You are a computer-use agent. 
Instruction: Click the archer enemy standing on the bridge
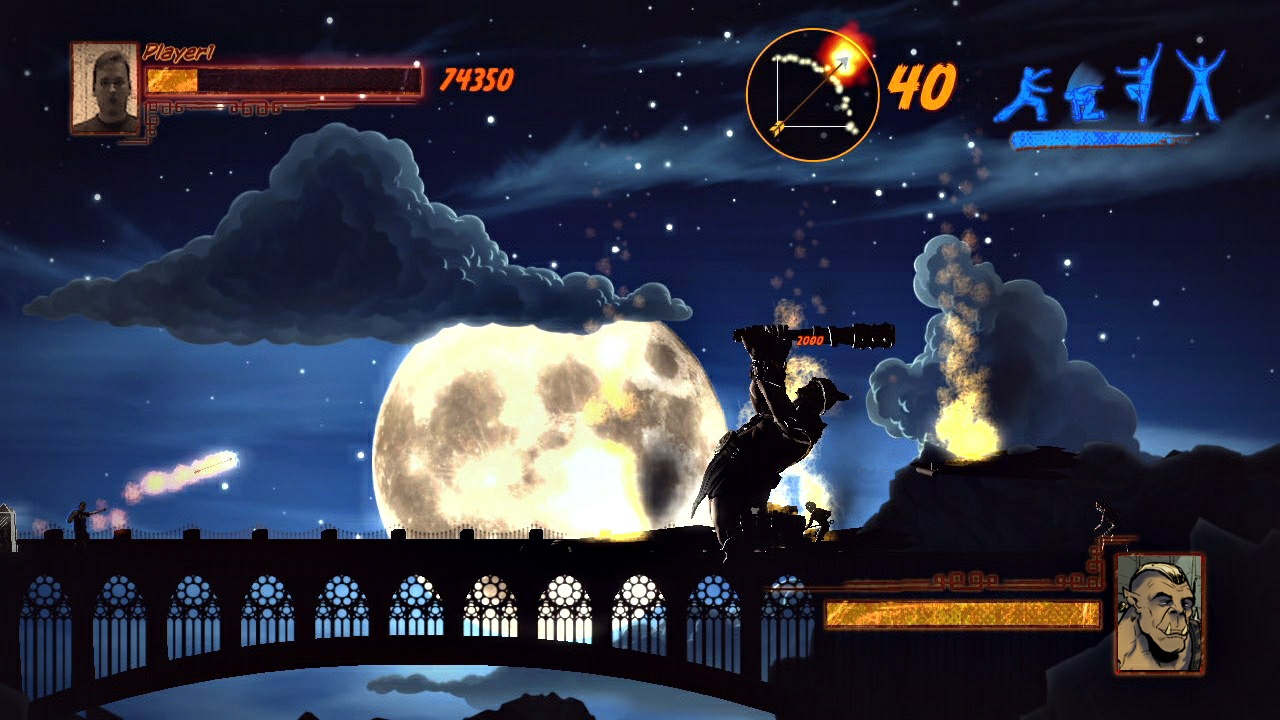(78, 520)
